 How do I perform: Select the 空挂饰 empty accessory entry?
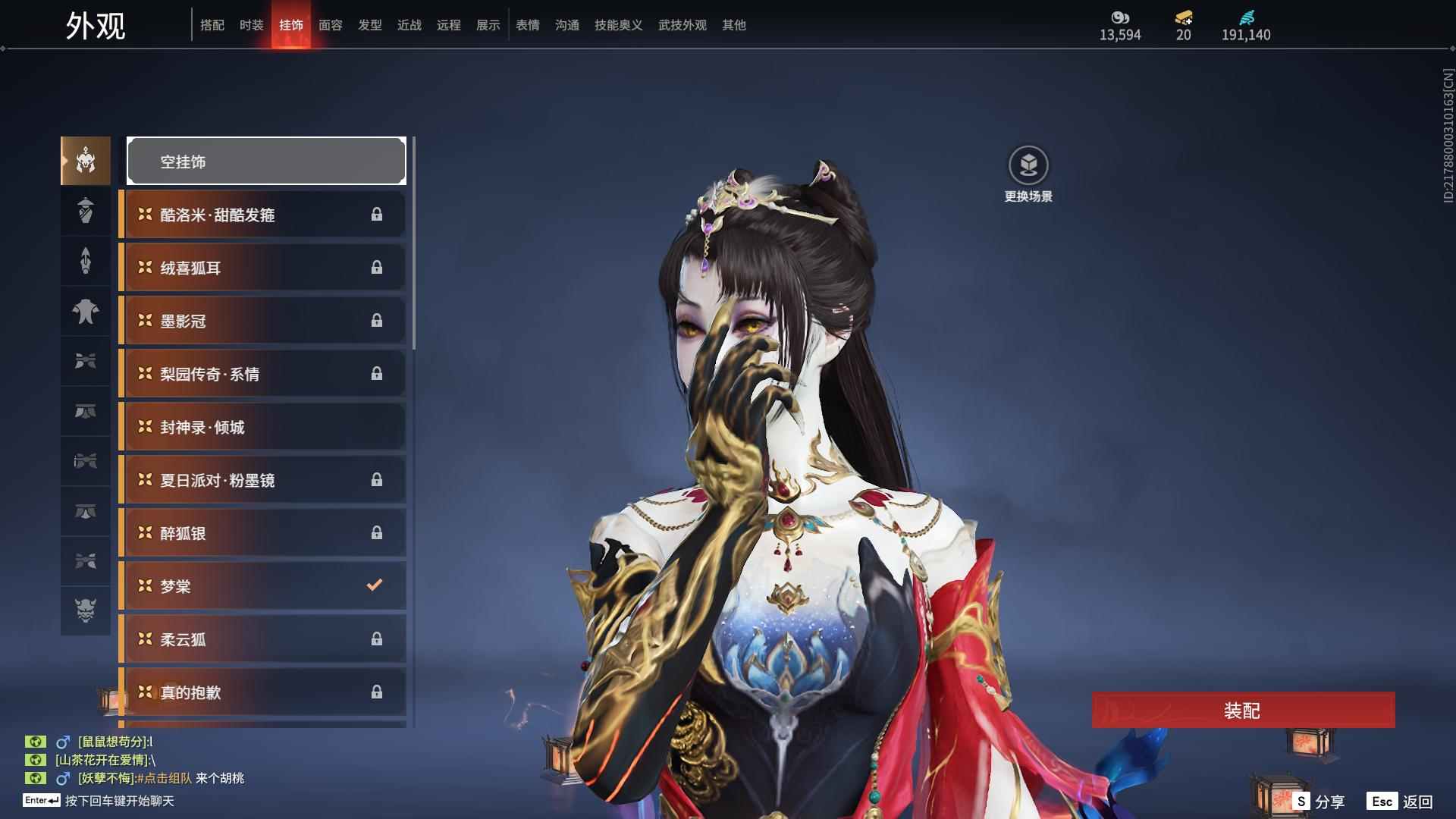tap(266, 162)
